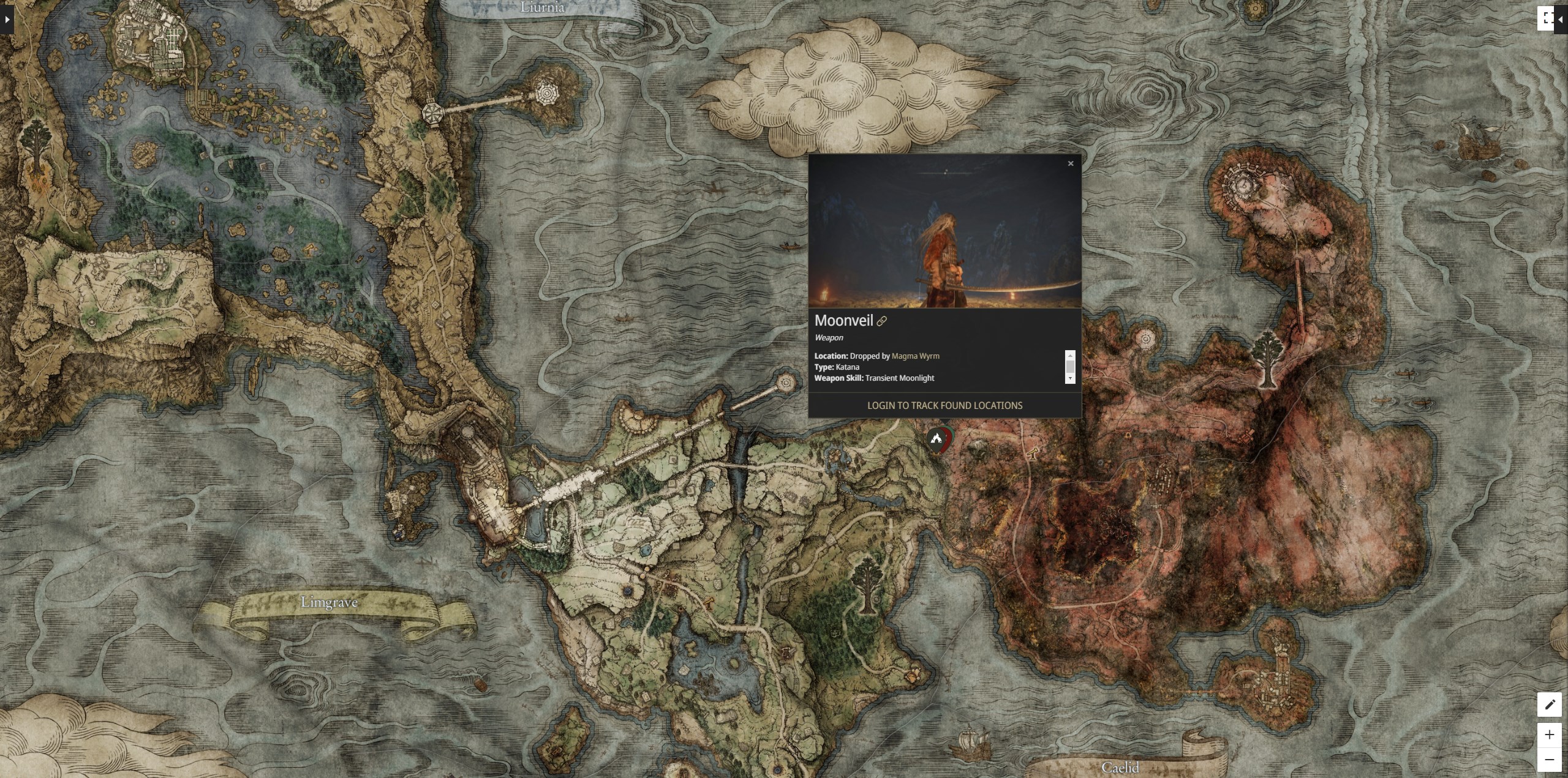The width and height of the screenshot is (1568, 778).
Task: Open the Magma Wyrm link
Action: click(915, 356)
